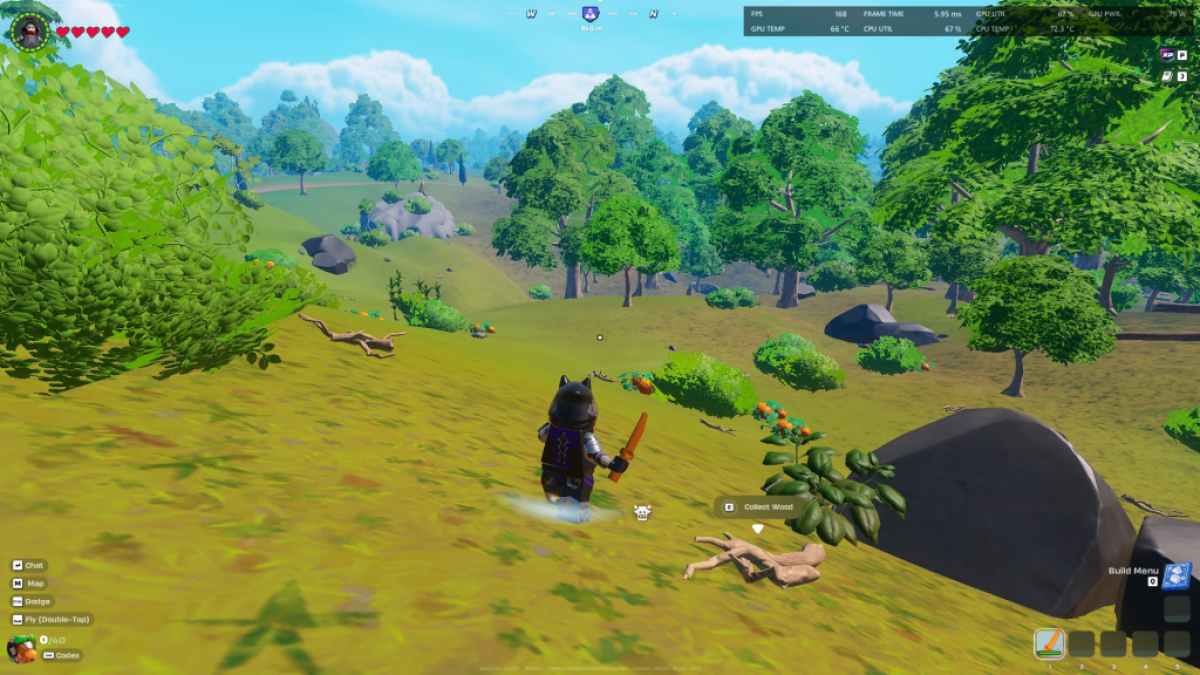Viewport: 1200px width, 675px height.
Task: Click the white page icon below XP
Action: coord(1167,76)
